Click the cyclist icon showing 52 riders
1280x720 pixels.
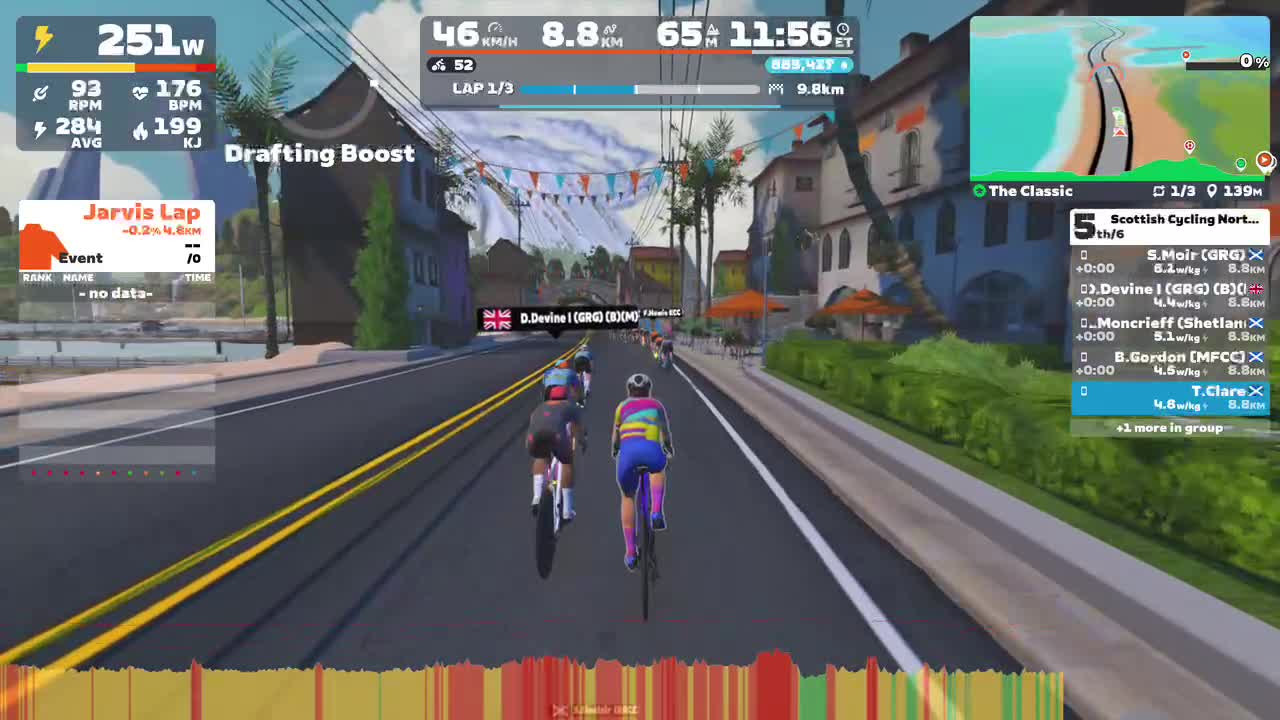439,65
